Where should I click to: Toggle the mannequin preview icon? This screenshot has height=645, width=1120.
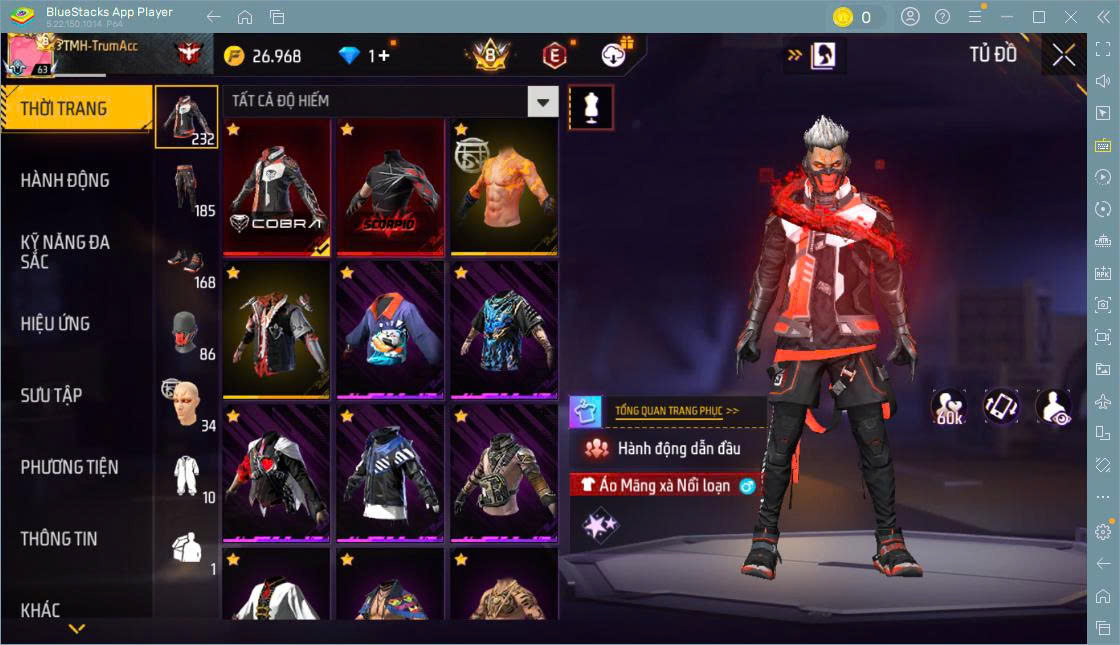pyautogui.click(x=591, y=107)
